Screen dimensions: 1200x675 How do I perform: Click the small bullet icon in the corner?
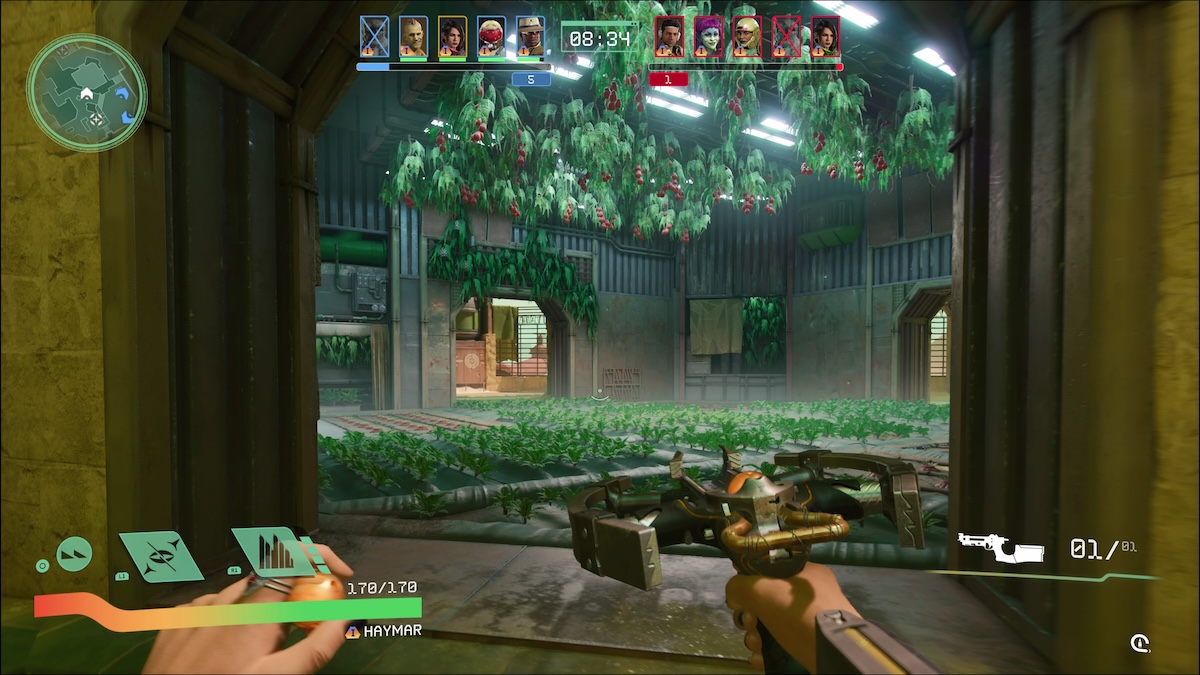coord(1139,643)
